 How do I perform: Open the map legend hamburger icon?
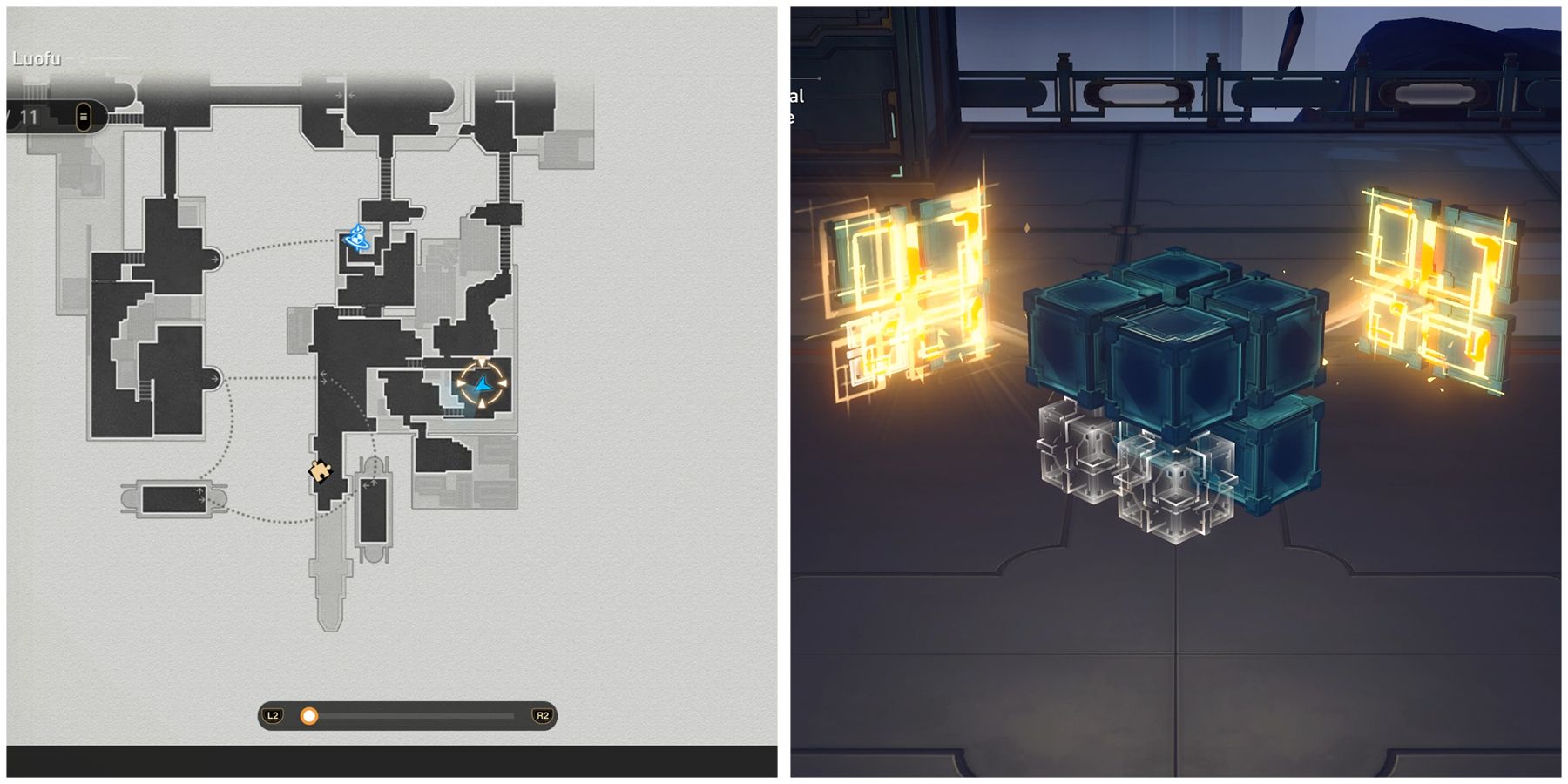tap(84, 115)
